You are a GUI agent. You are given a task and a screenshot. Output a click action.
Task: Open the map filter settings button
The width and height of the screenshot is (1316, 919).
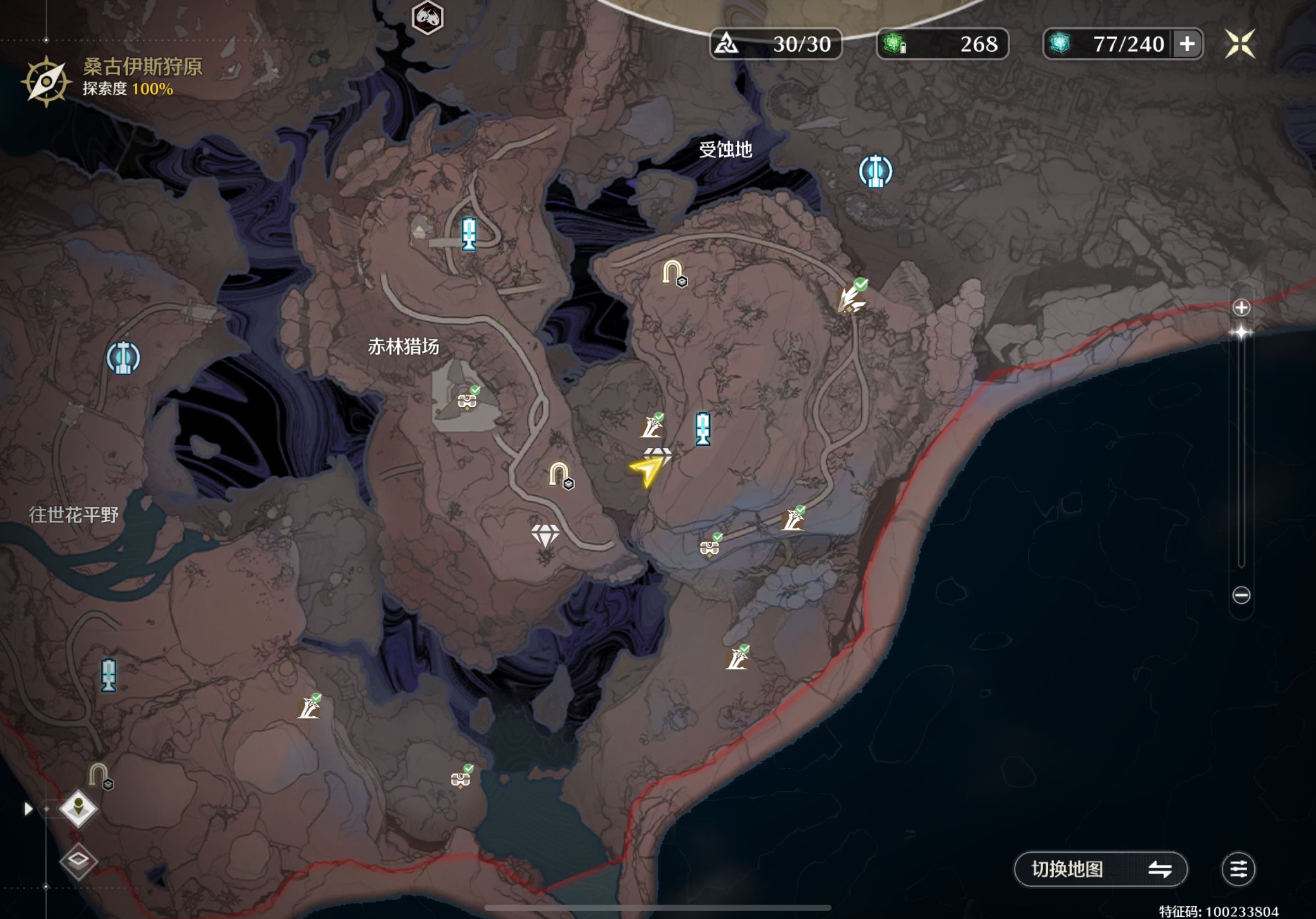click(1238, 868)
